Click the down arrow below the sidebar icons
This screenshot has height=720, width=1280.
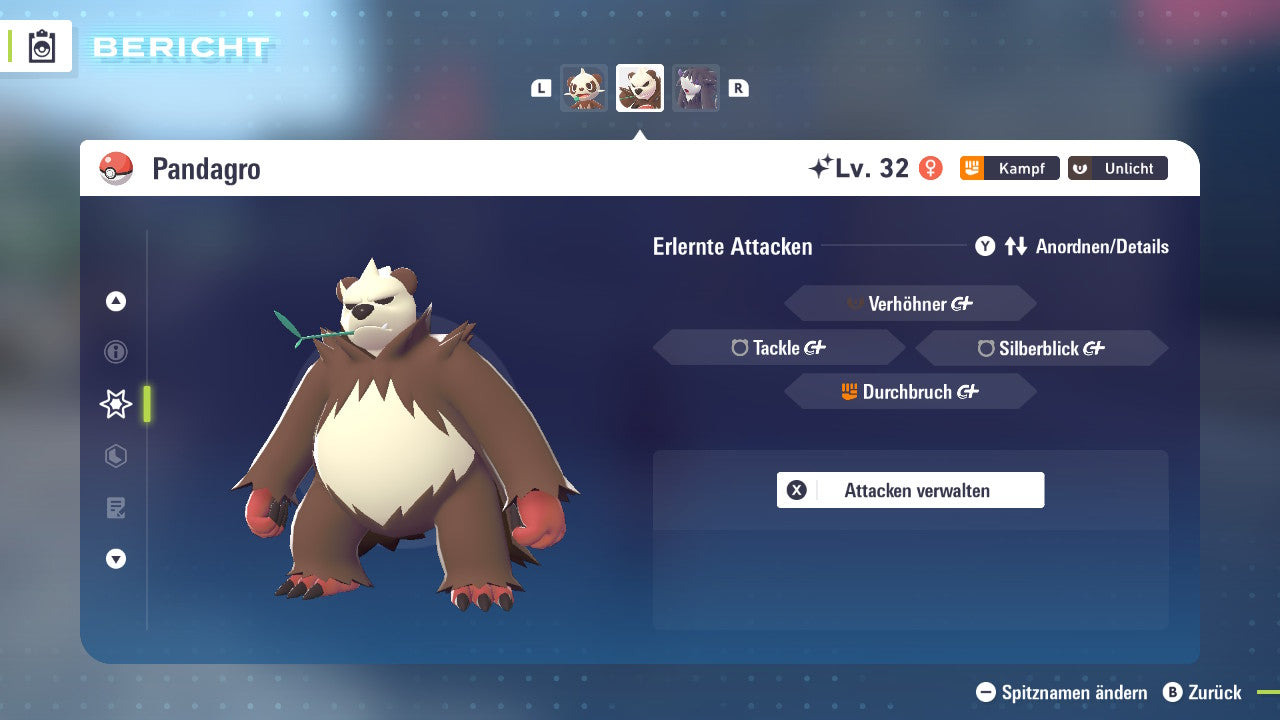(115, 560)
